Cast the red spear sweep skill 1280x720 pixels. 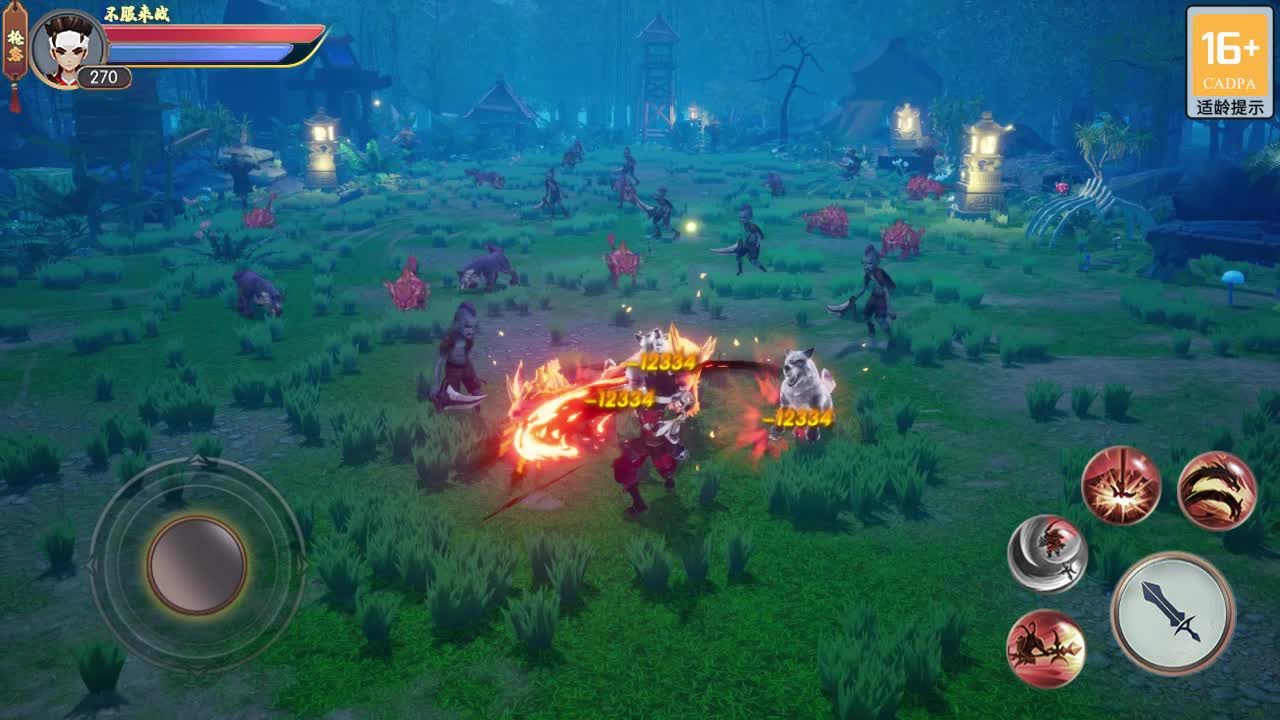tap(1046, 648)
